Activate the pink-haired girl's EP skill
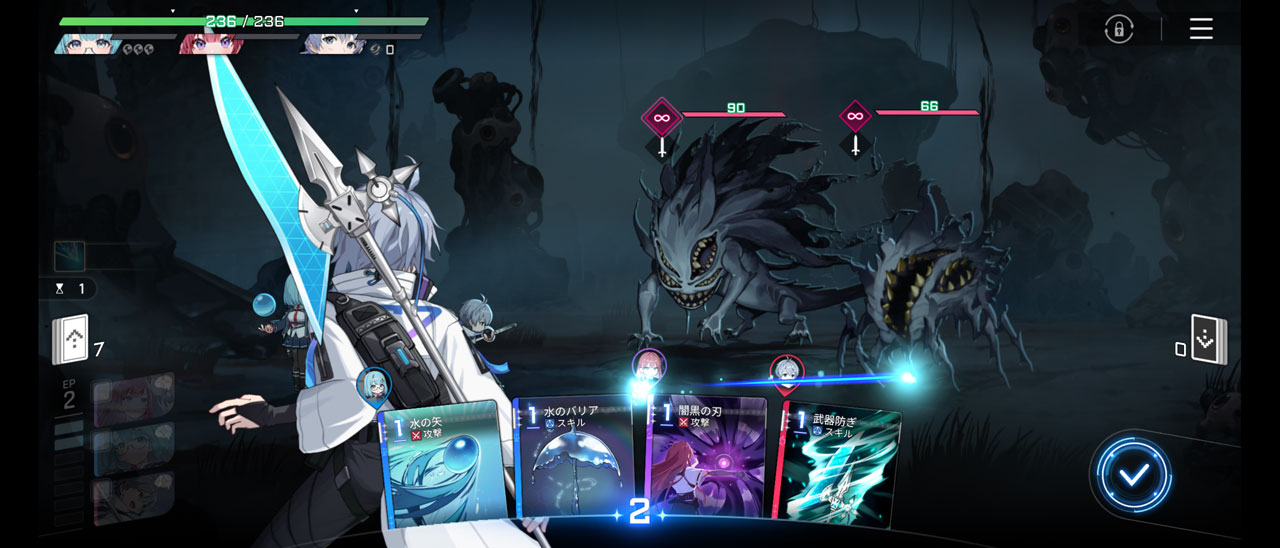1280x548 pixels. (x=133, y=399)
